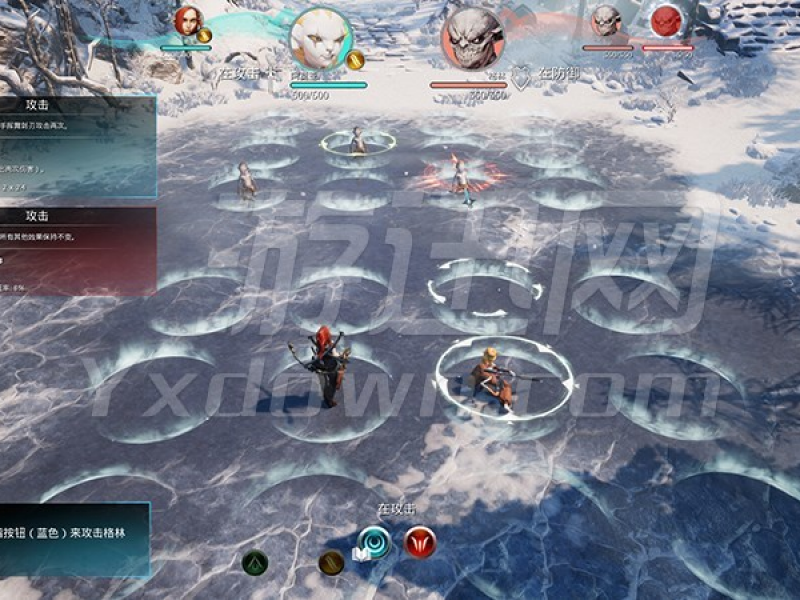800x600 pixels.
Task: Choose the yellow slash skill icon
Action: [x=331, y=563]
